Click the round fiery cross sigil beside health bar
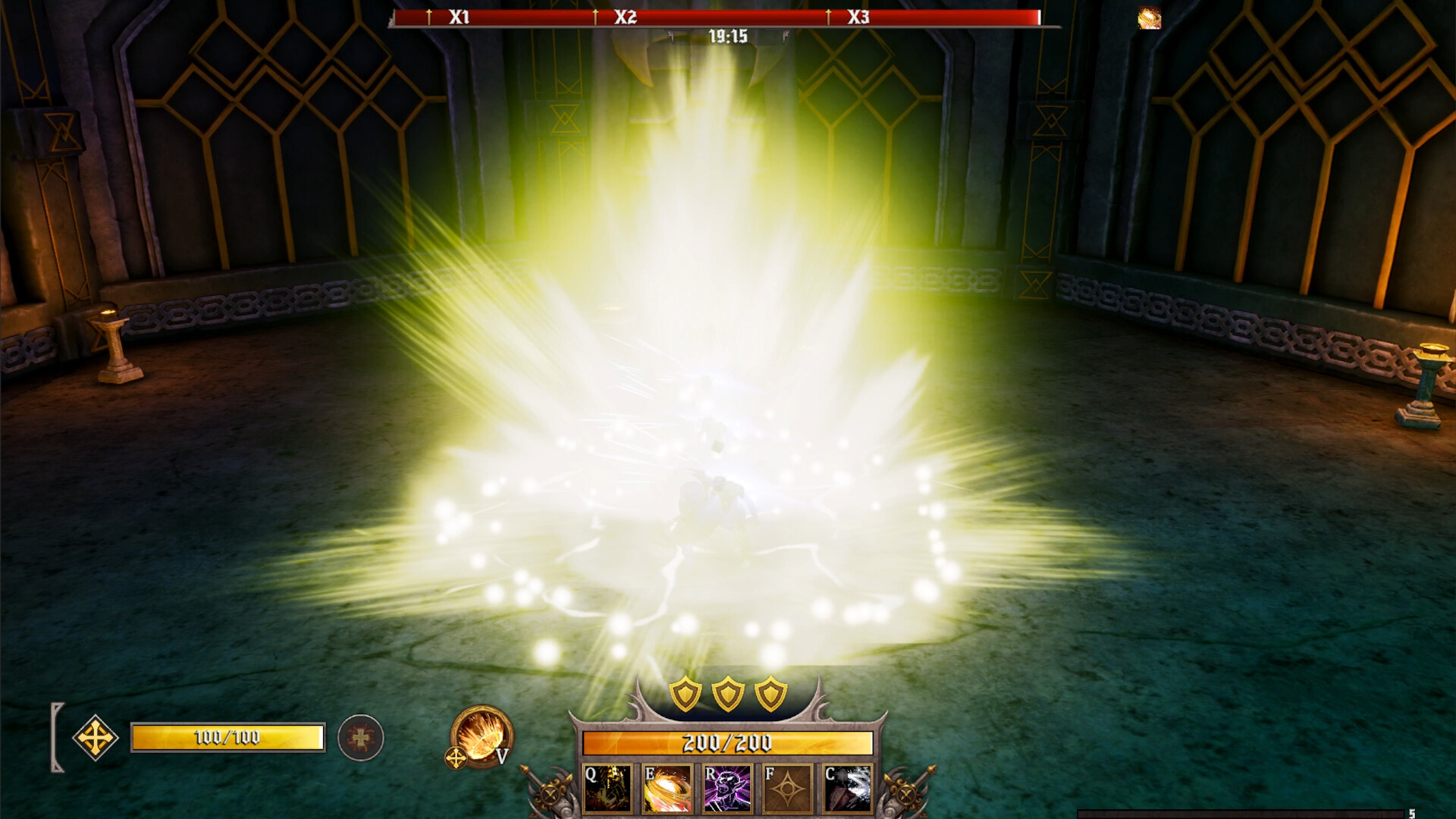The image size is (1456, 819). (x=362, y=739)
